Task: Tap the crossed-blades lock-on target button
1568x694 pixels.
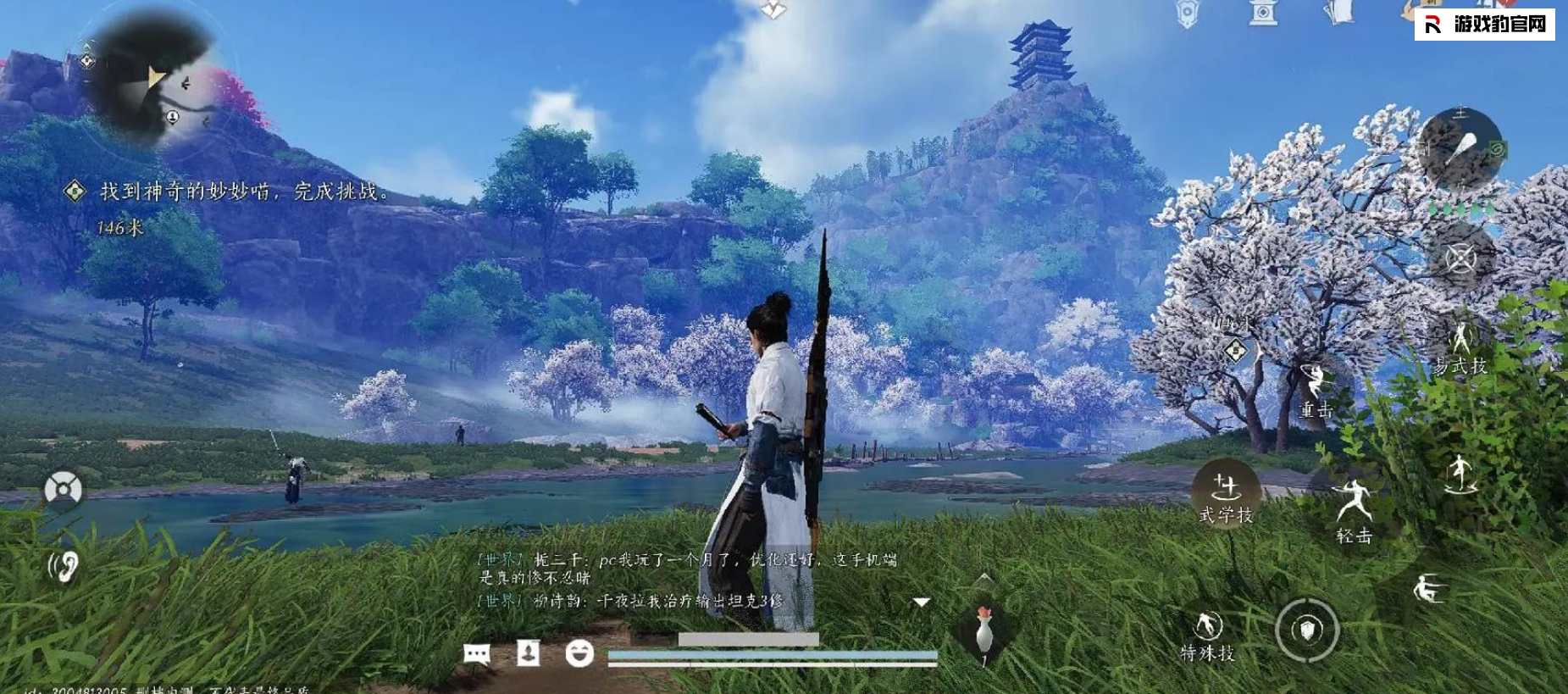Action: 1460,258
